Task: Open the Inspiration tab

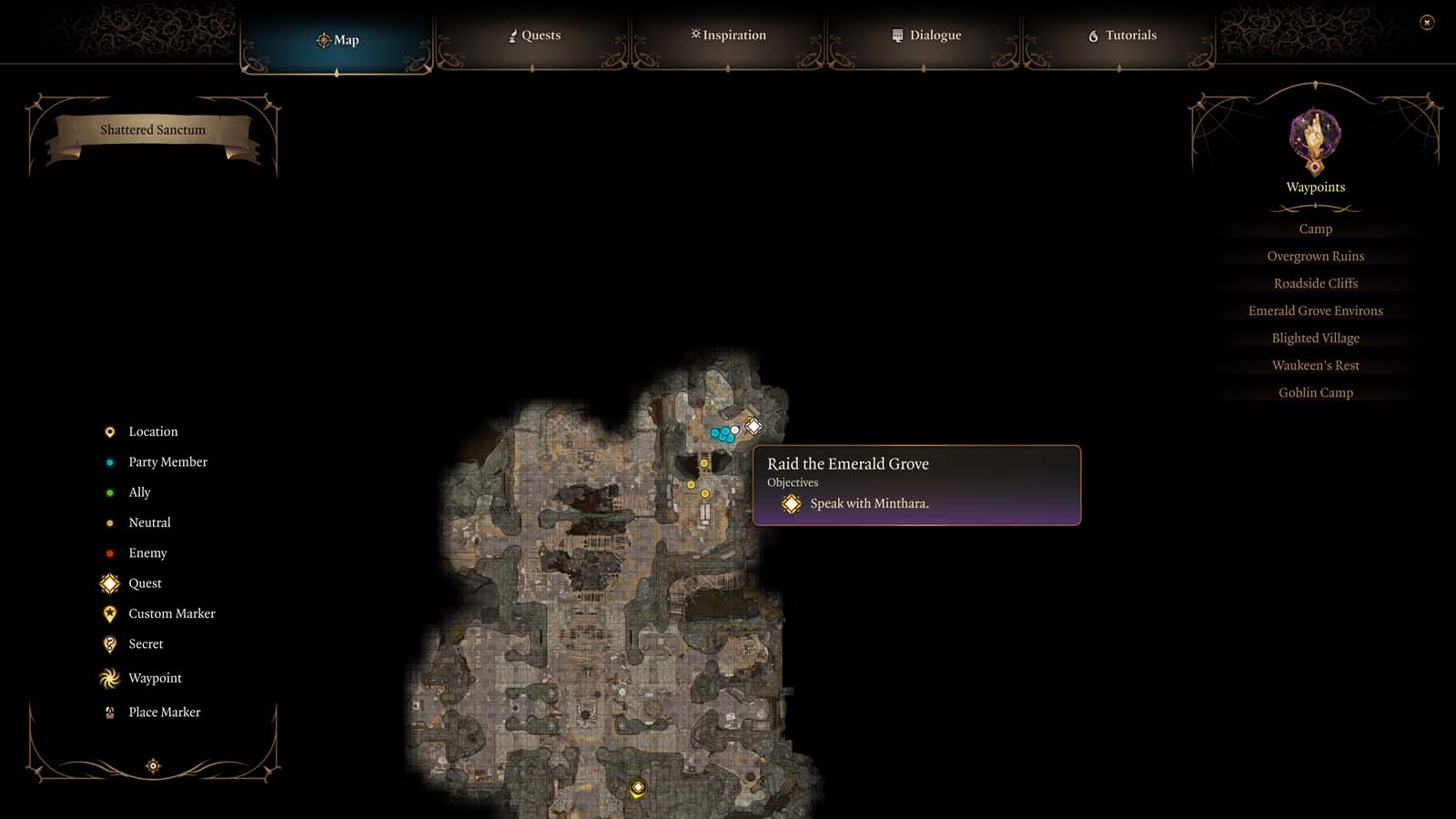Action: click(x=728, y=35)
